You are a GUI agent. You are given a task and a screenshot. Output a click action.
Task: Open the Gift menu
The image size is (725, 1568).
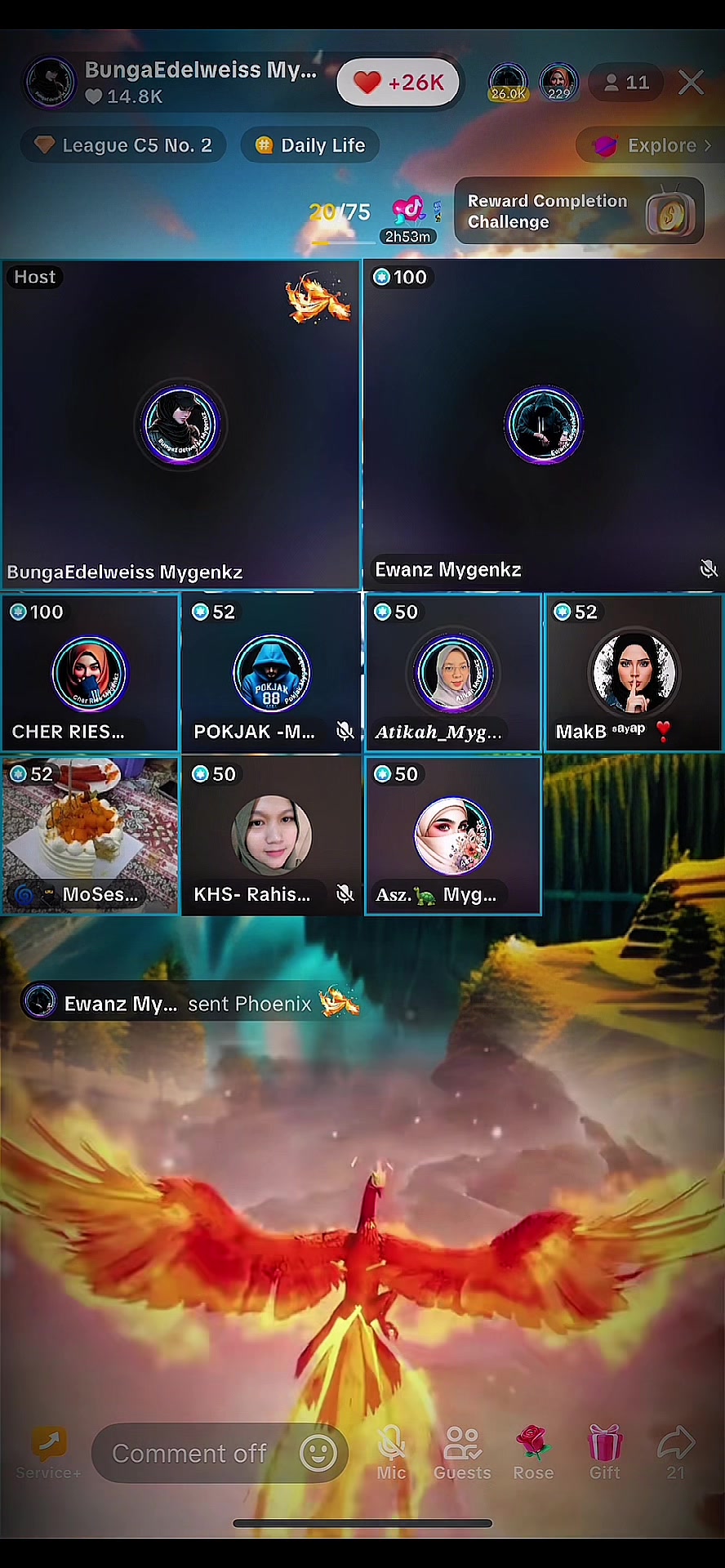point(605,1453)
